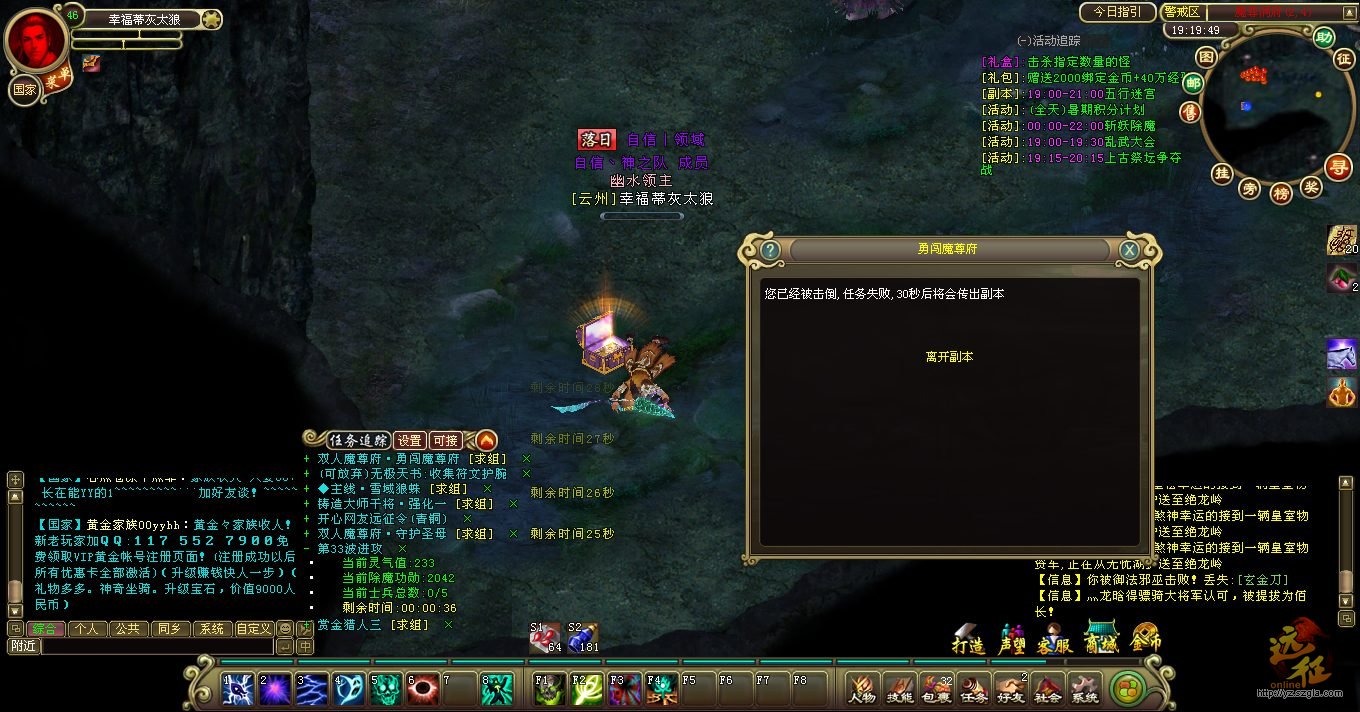This screenshot has width=1360, height=712.
Task: Click the chat text input field
Action: pos(158,647)
